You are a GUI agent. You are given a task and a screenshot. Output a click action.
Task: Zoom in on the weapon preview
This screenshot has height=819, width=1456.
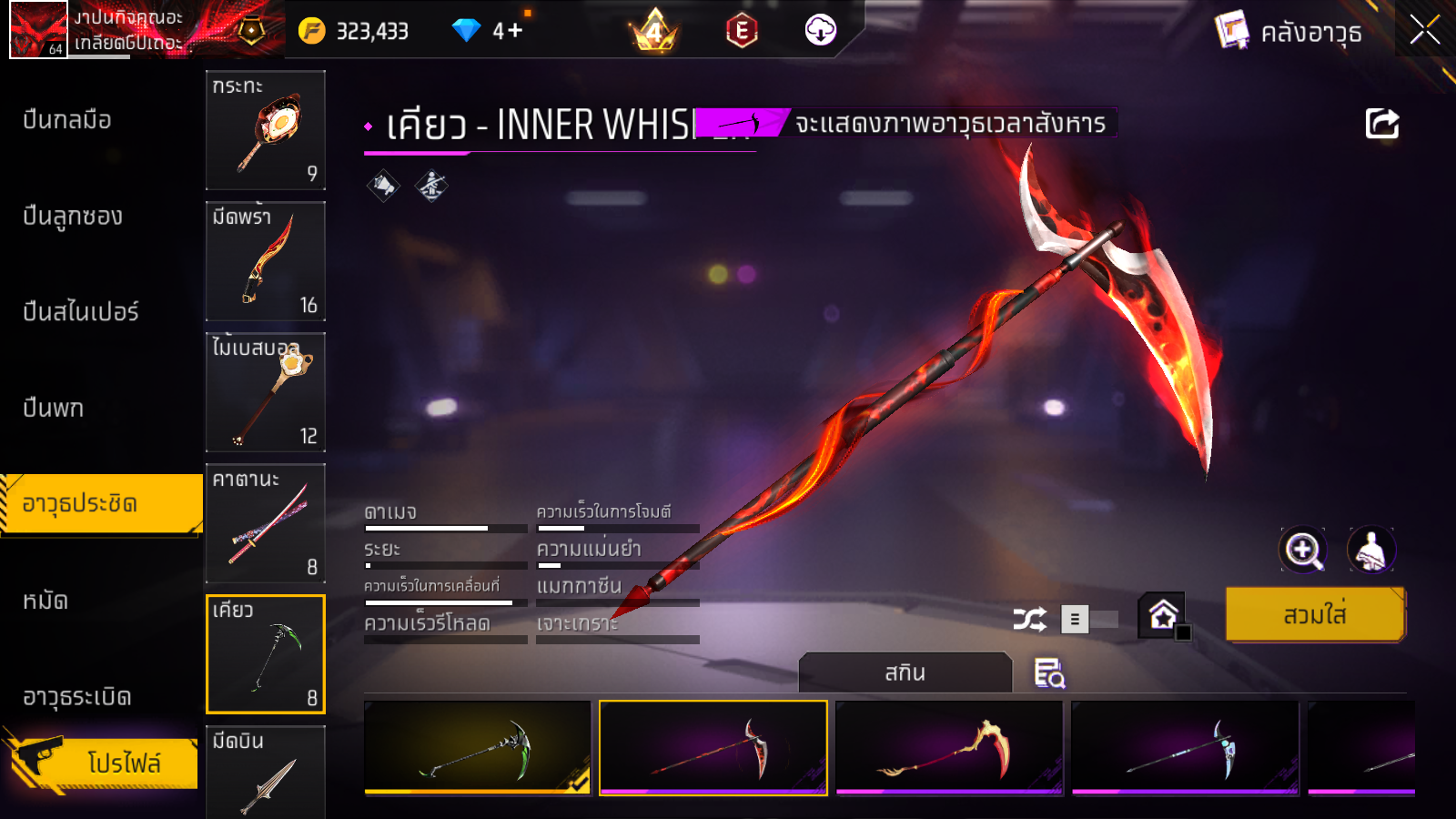[x=1303, y=550]
